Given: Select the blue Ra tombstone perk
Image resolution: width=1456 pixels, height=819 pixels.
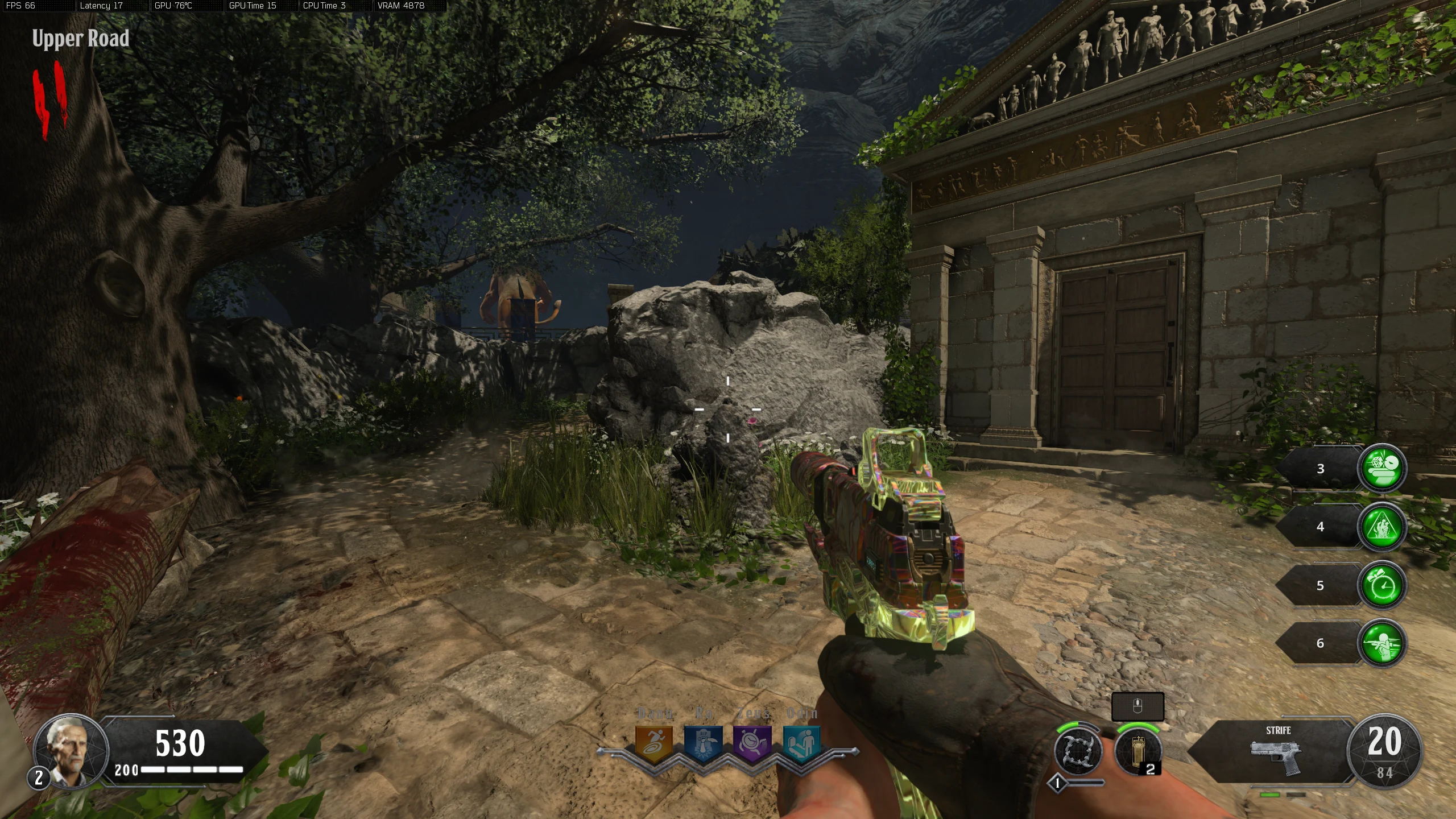Looking at the screenshot, I should coord(703,742).
